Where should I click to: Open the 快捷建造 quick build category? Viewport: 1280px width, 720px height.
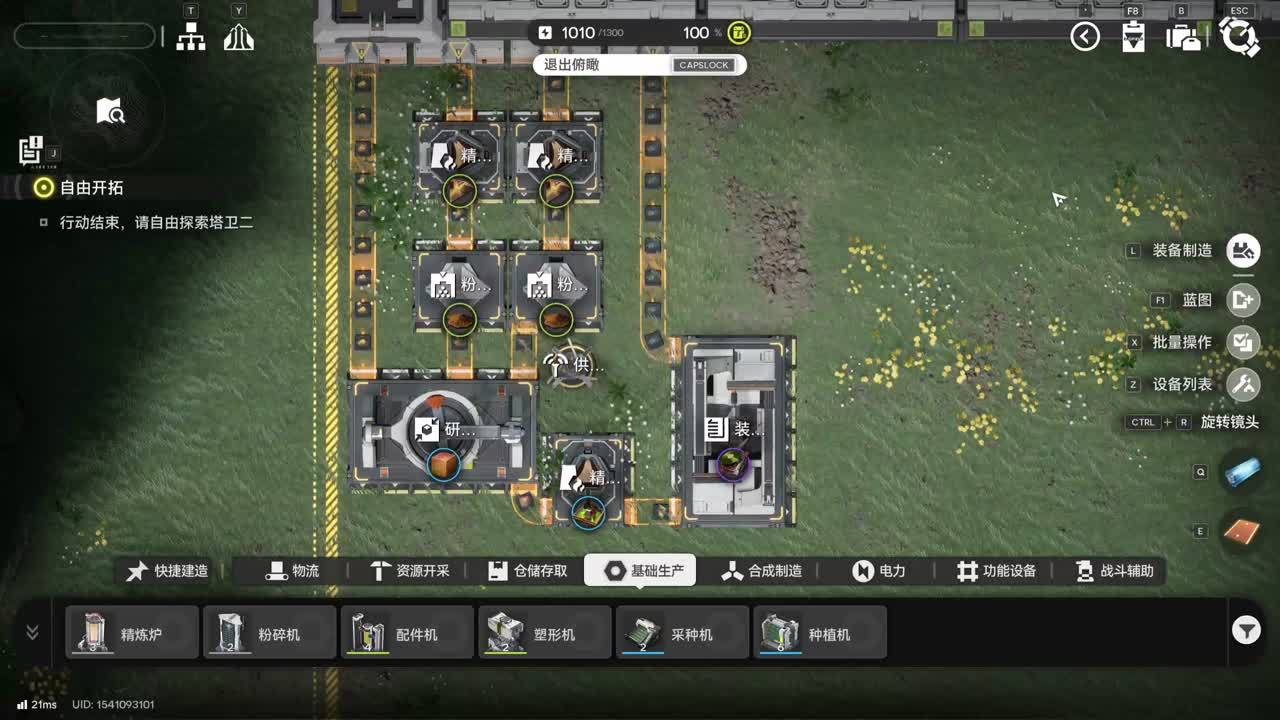tap(168, 571)
